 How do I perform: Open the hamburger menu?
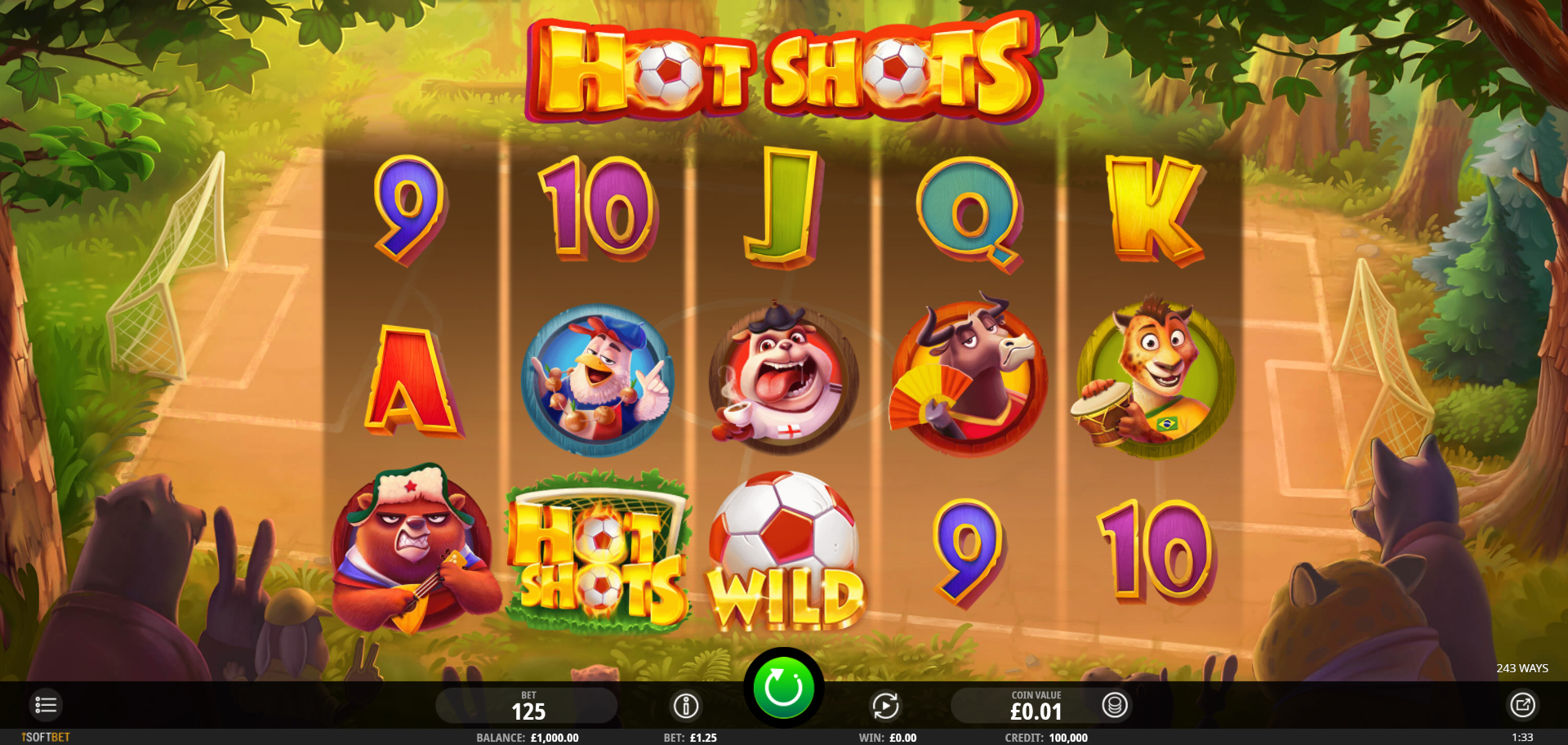(x=46, y=704)
